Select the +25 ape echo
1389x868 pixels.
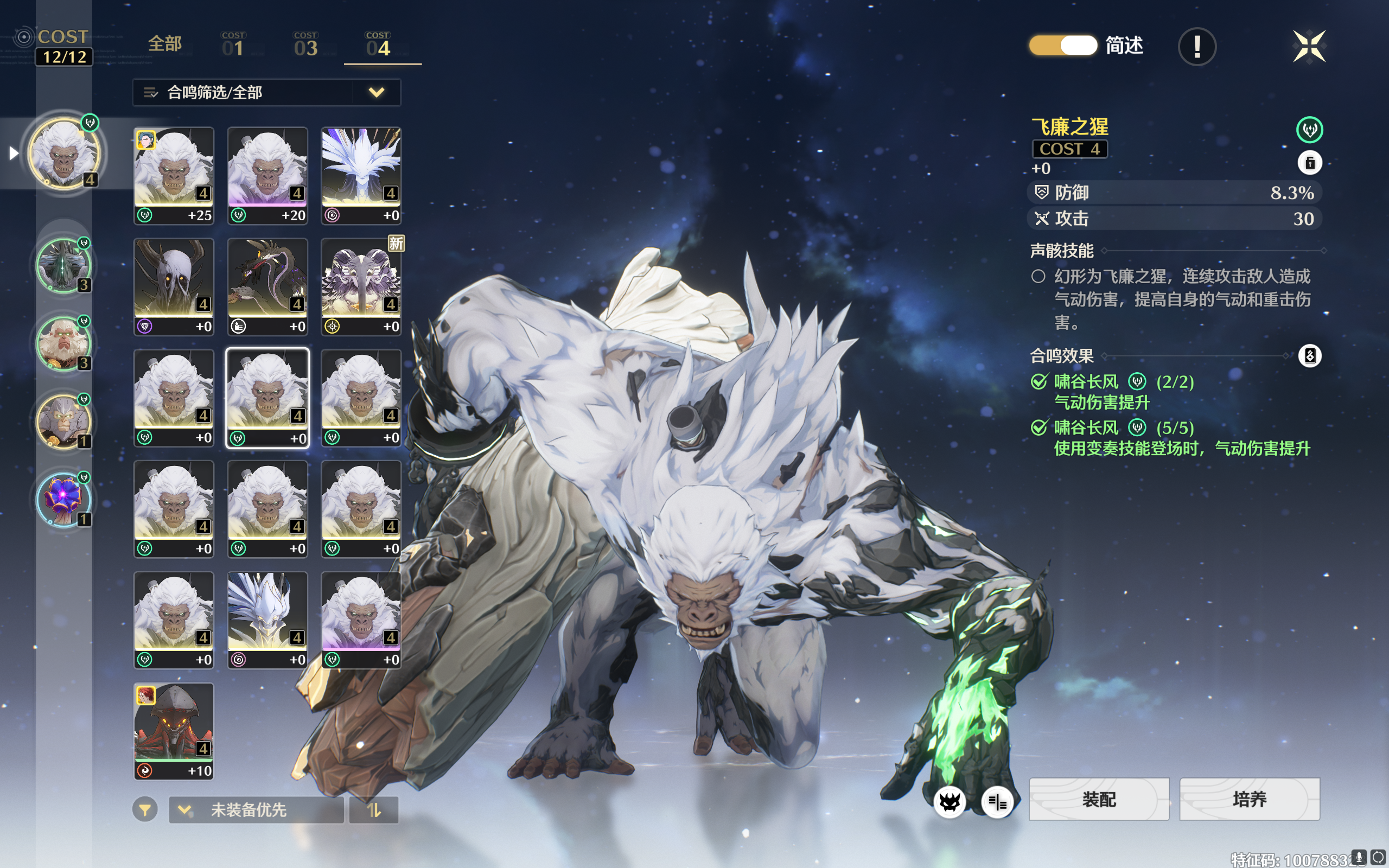[x=174, y=175]
